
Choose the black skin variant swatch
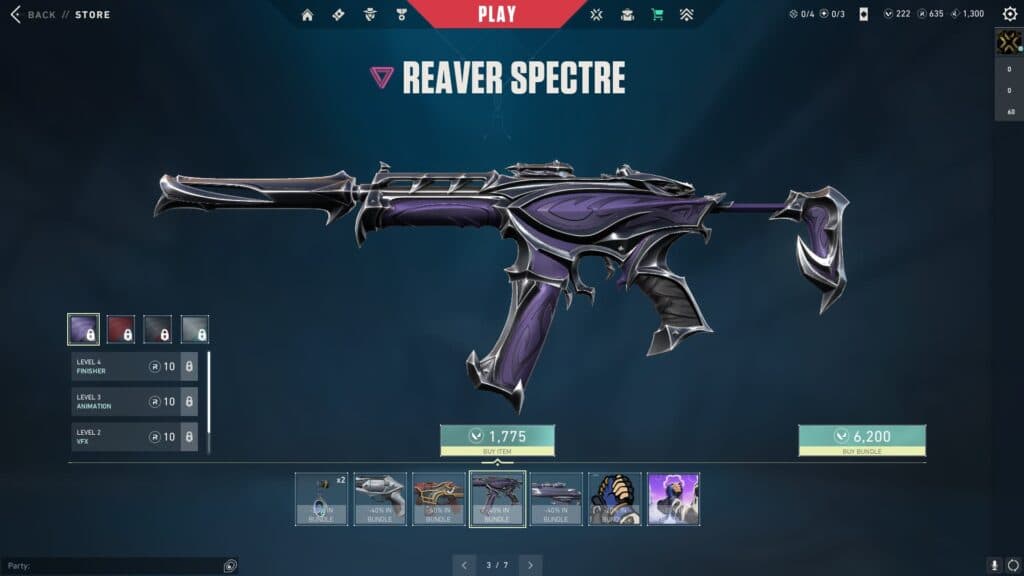(157, 329)
